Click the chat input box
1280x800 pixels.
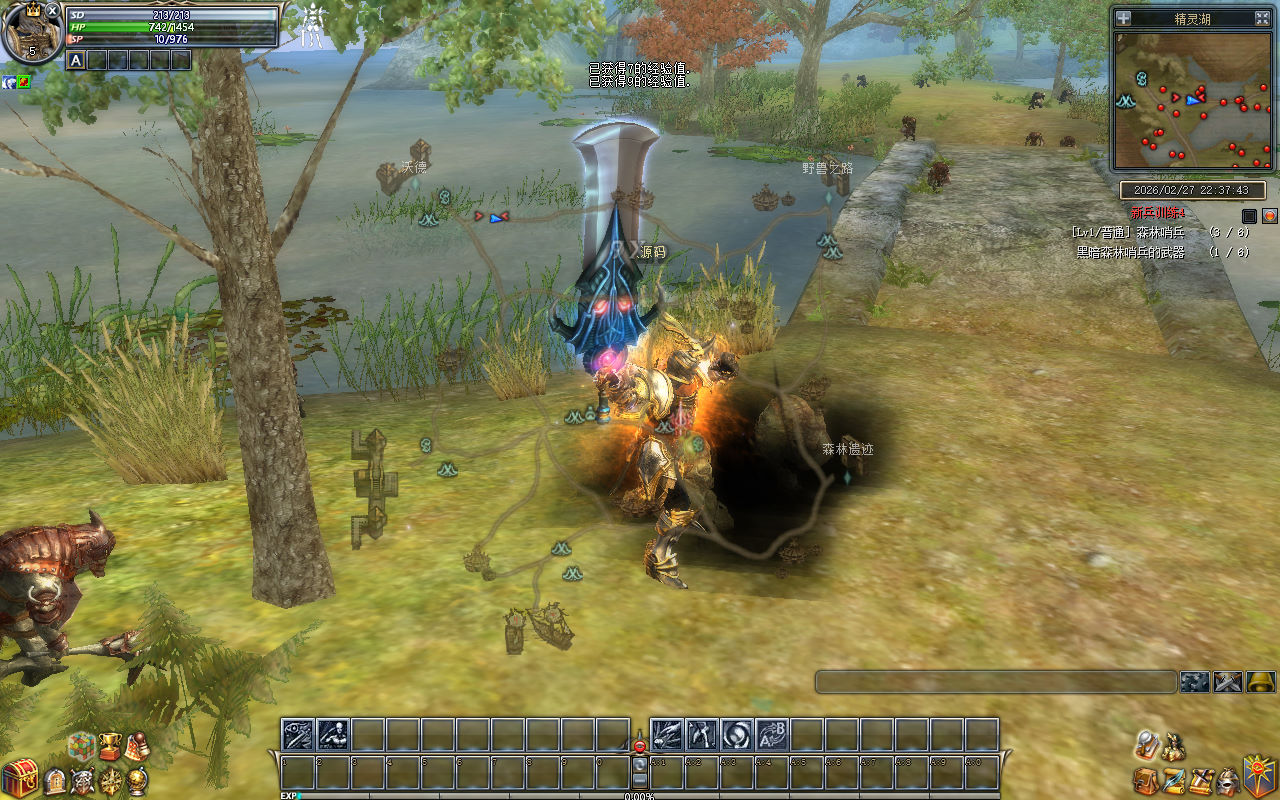click(995, 682)
